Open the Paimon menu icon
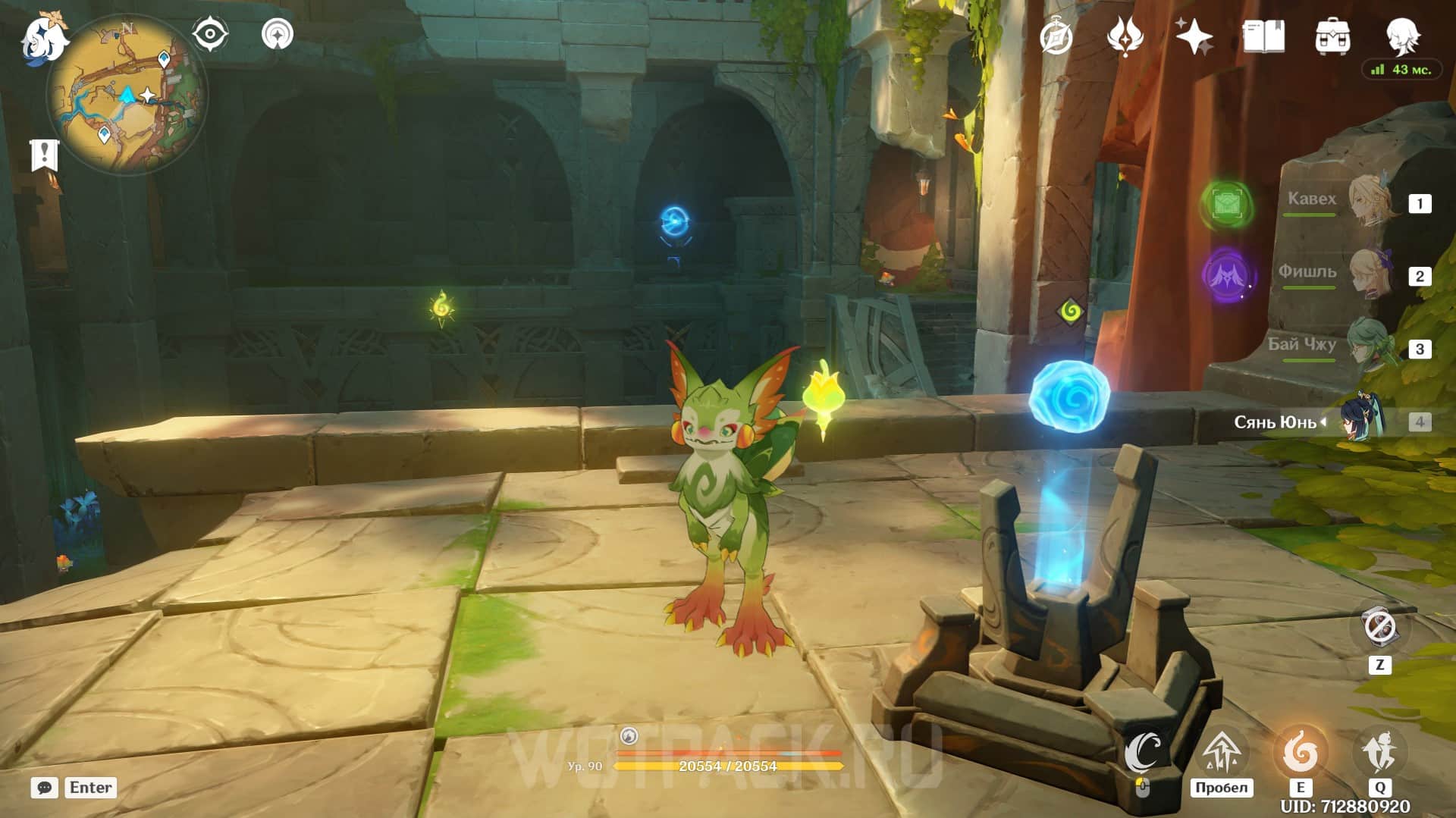The width and height of the screenshot is (1456, 818). coord(43,39)
